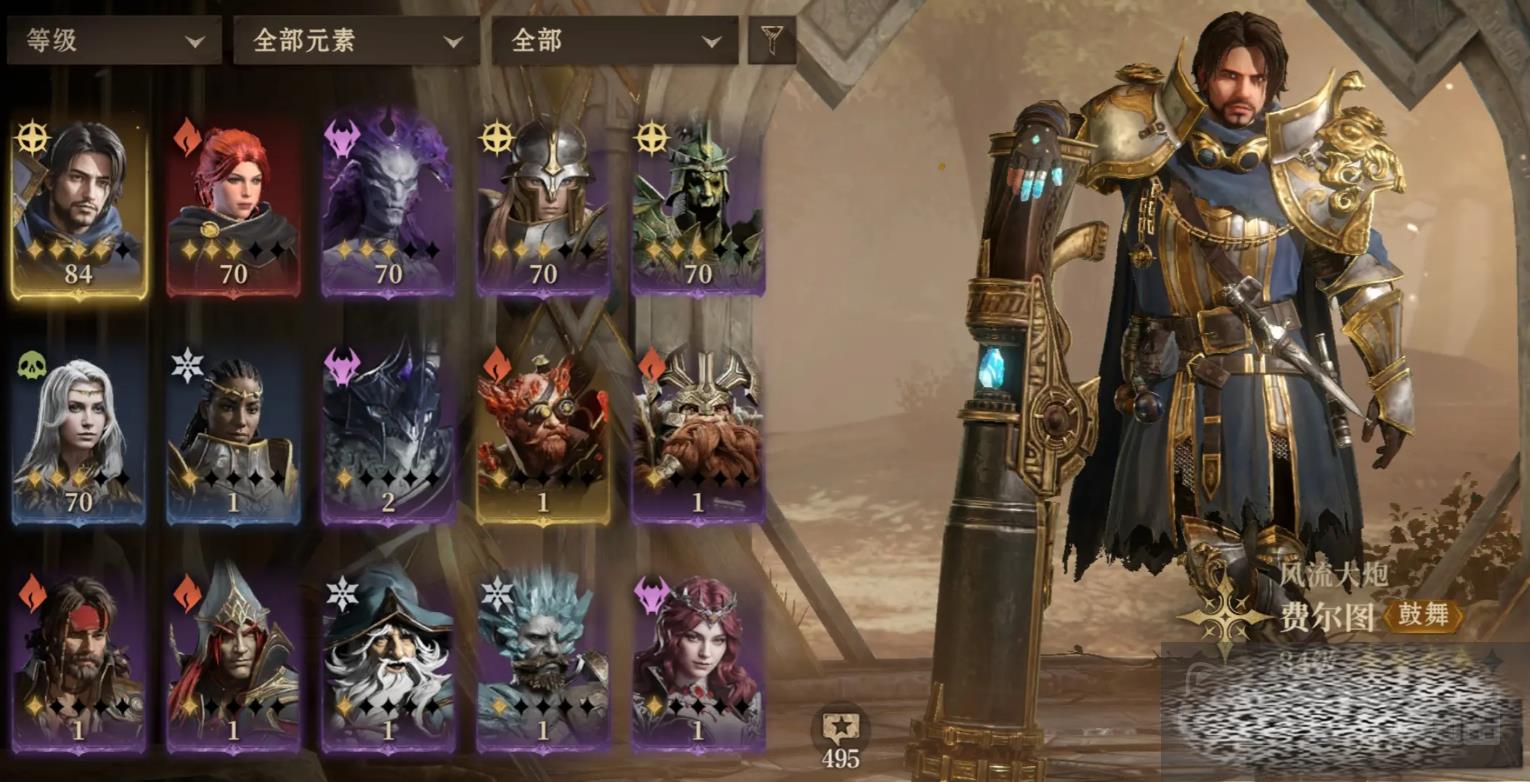Click the funnel filter button
Viewport: 1530px width, 782px height.
pos(772,40)
